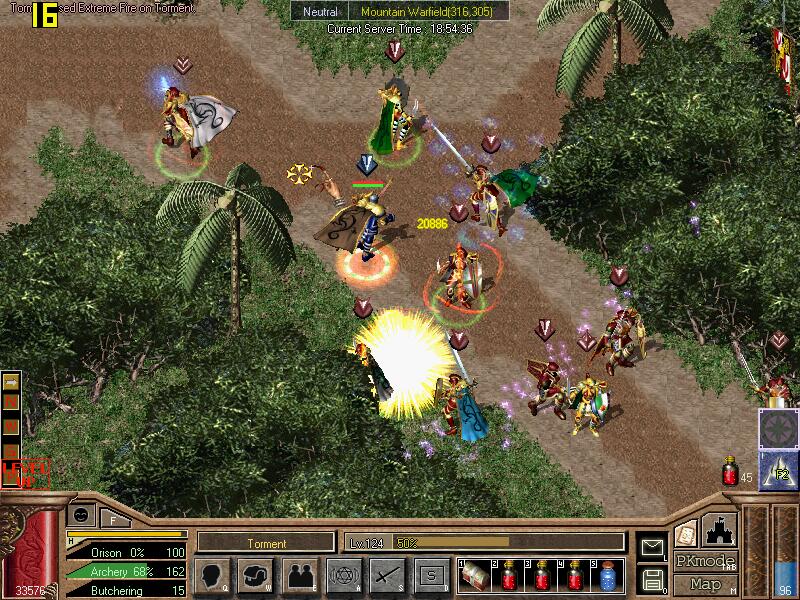Viewport: 800px width, 600px height.
Task: Click the sword skill button
Action: (x=385, y=576)
